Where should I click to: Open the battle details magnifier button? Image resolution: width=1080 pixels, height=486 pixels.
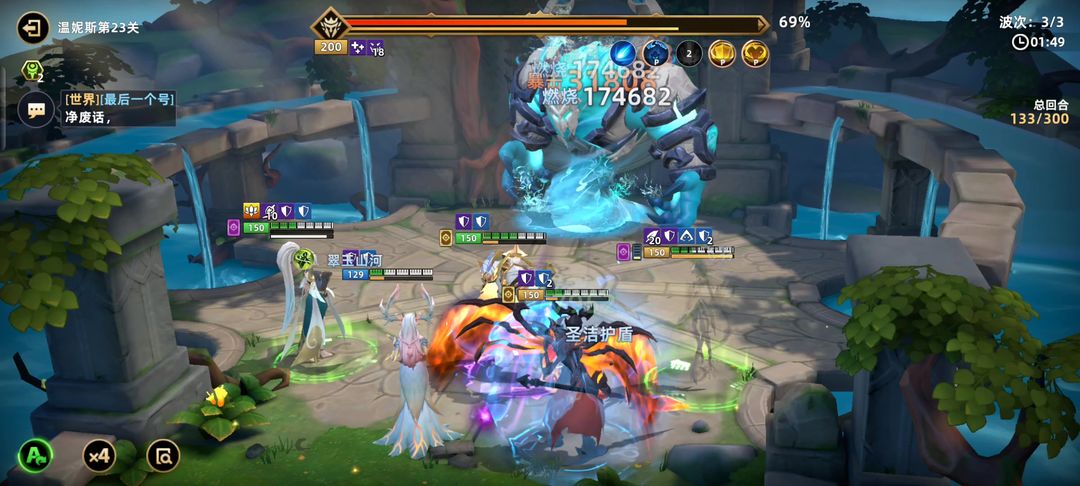[162, 456]
